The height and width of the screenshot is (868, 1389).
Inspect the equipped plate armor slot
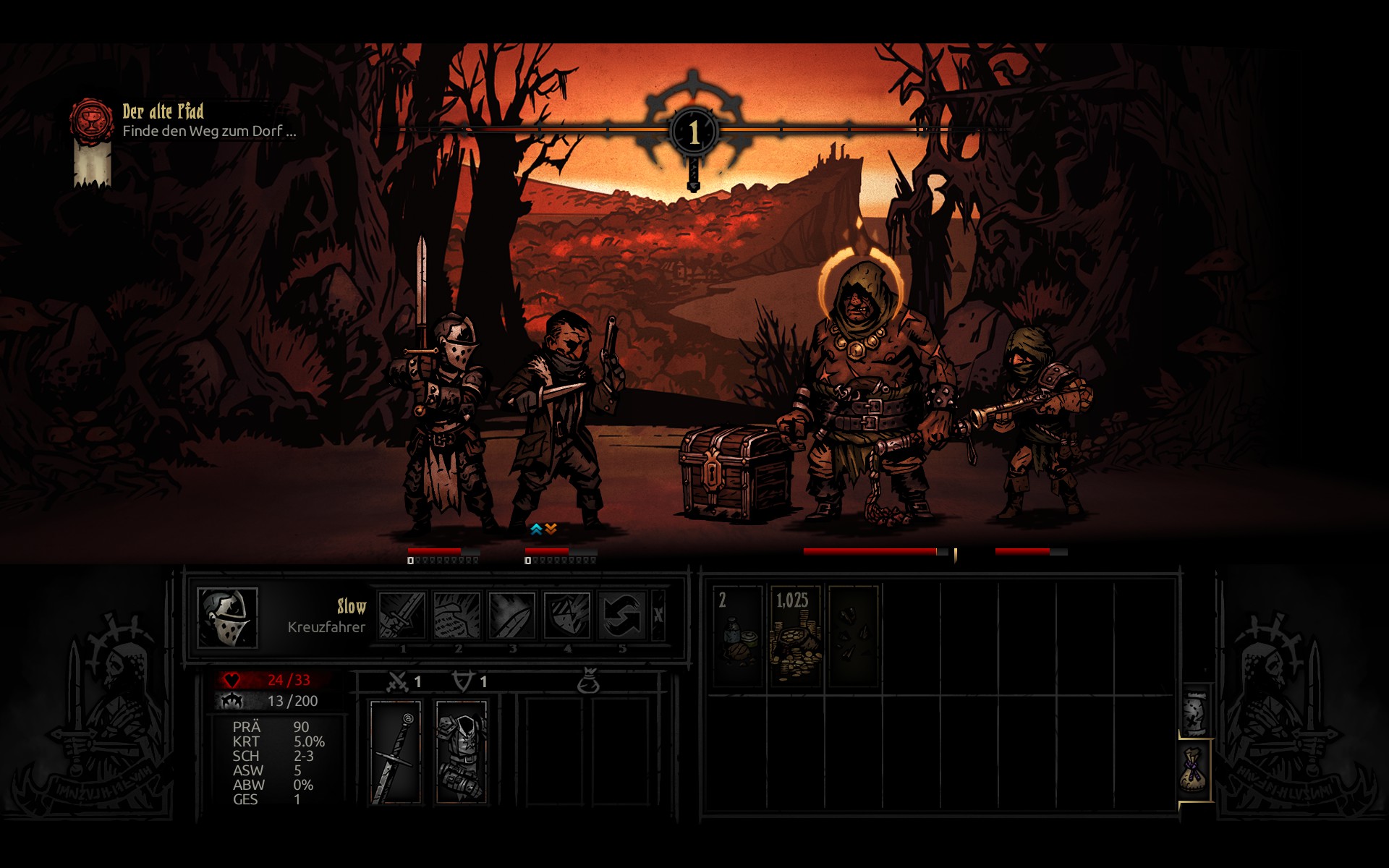point(462,752)
